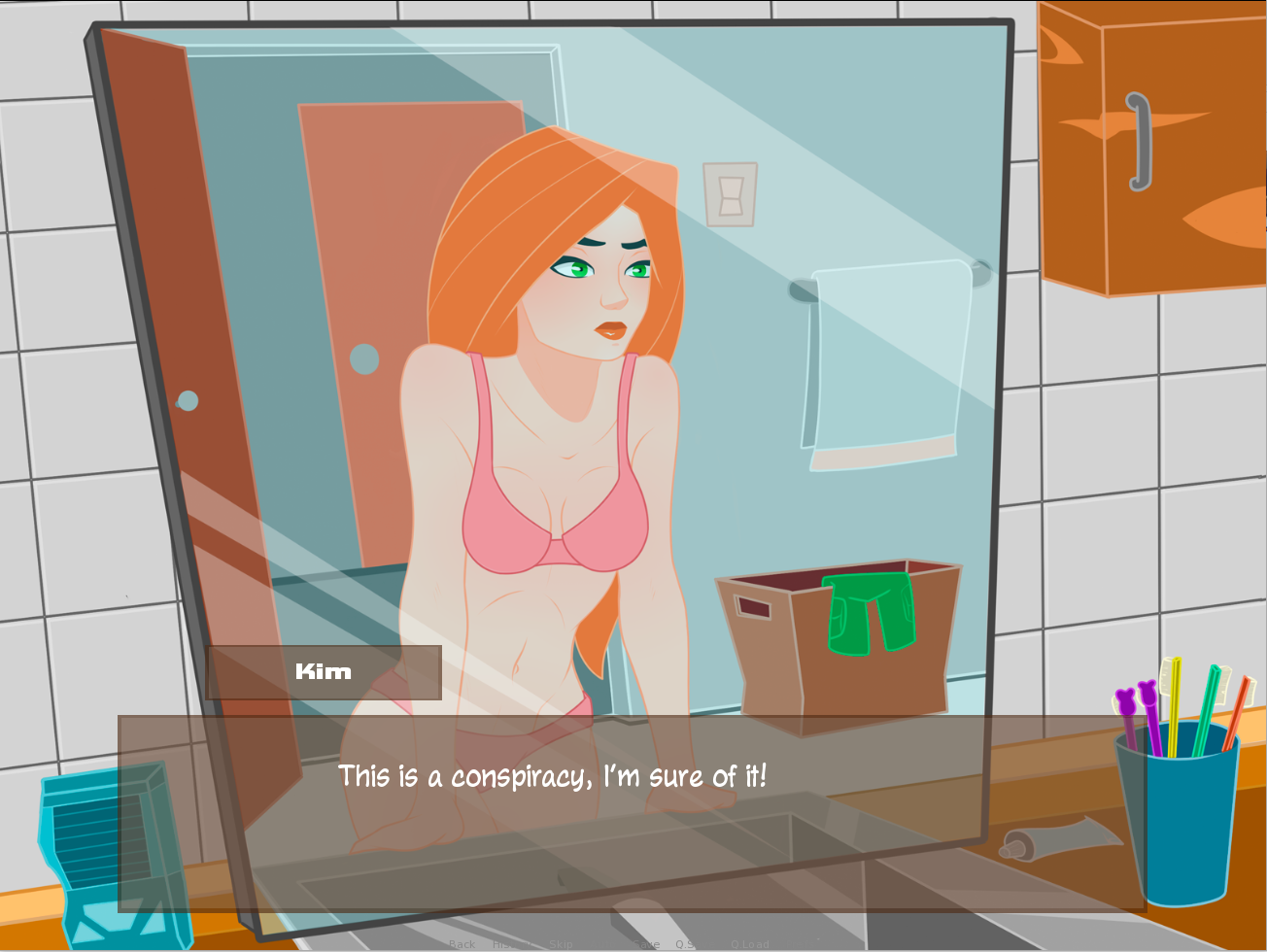This screenshot has height=952, width=1267.
Task: Click the Back button in the quick menu
Action: pos(463,942)
